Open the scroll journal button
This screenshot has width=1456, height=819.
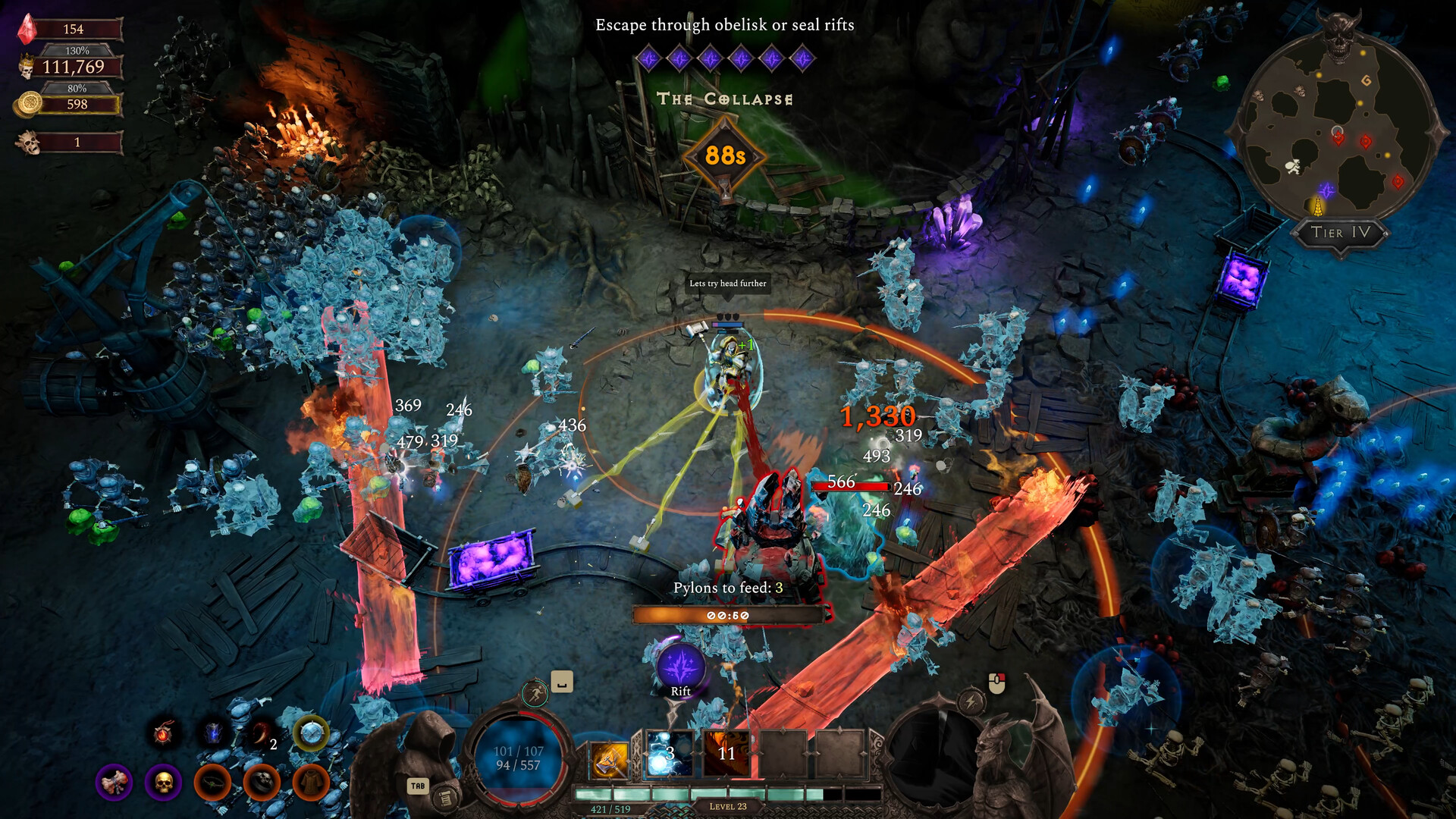[x=446, y=798]
